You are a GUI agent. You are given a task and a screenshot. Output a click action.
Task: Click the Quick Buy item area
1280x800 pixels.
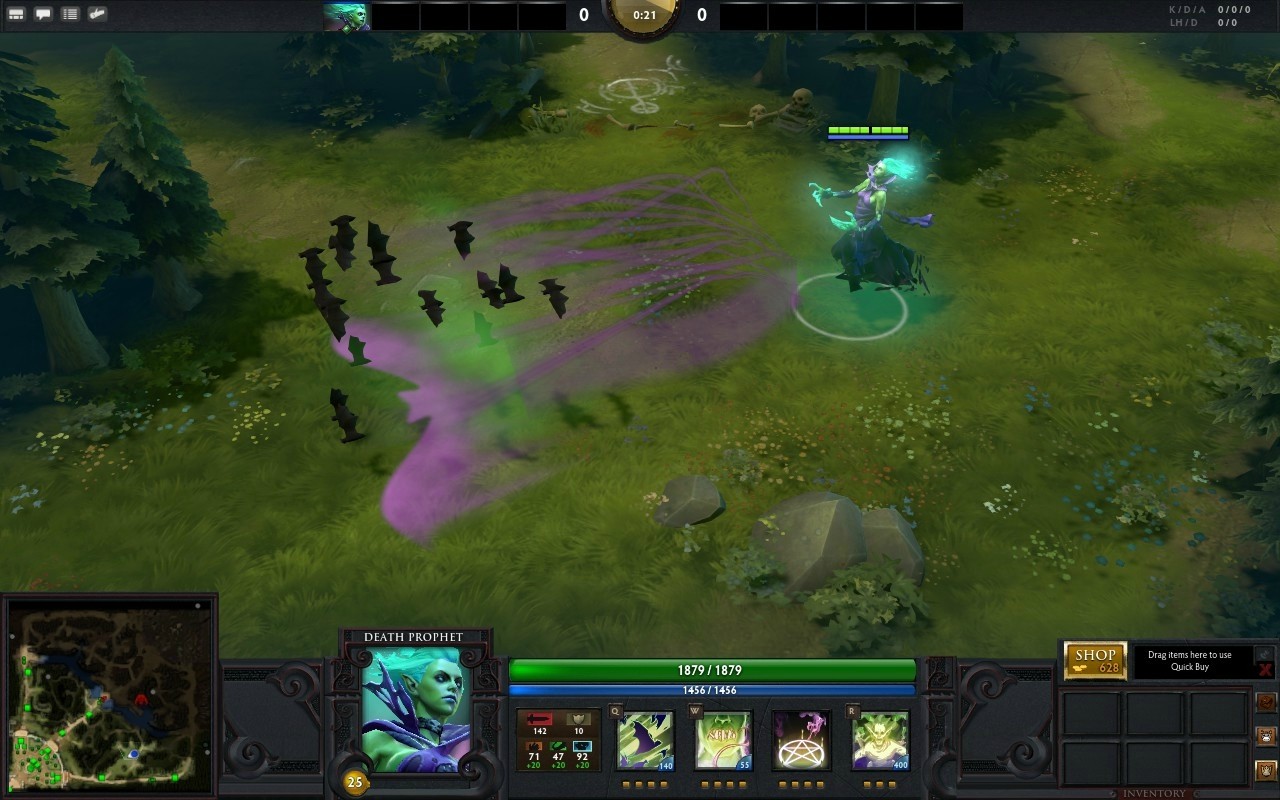click(1190, 661)
